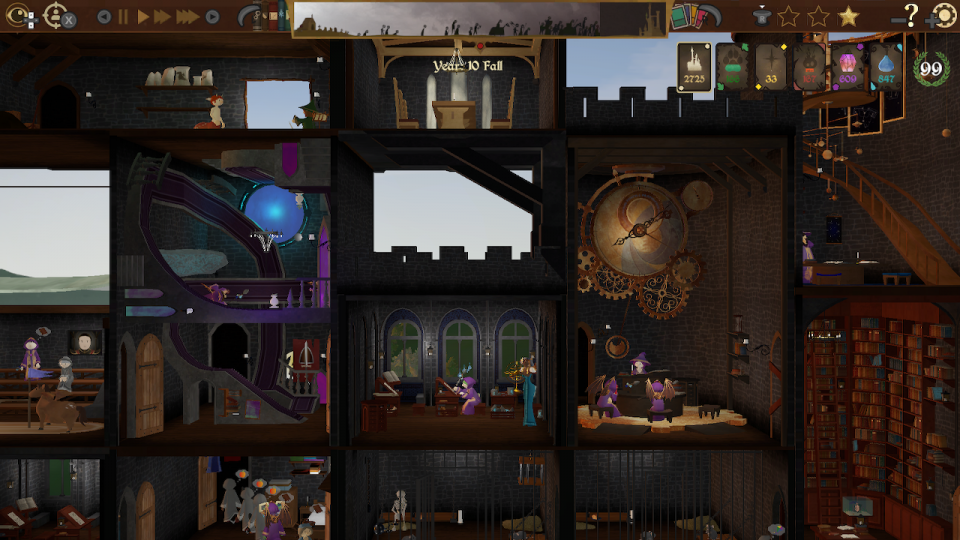
Task: Select the pink gem card showing 609
Action: (848, 67)
